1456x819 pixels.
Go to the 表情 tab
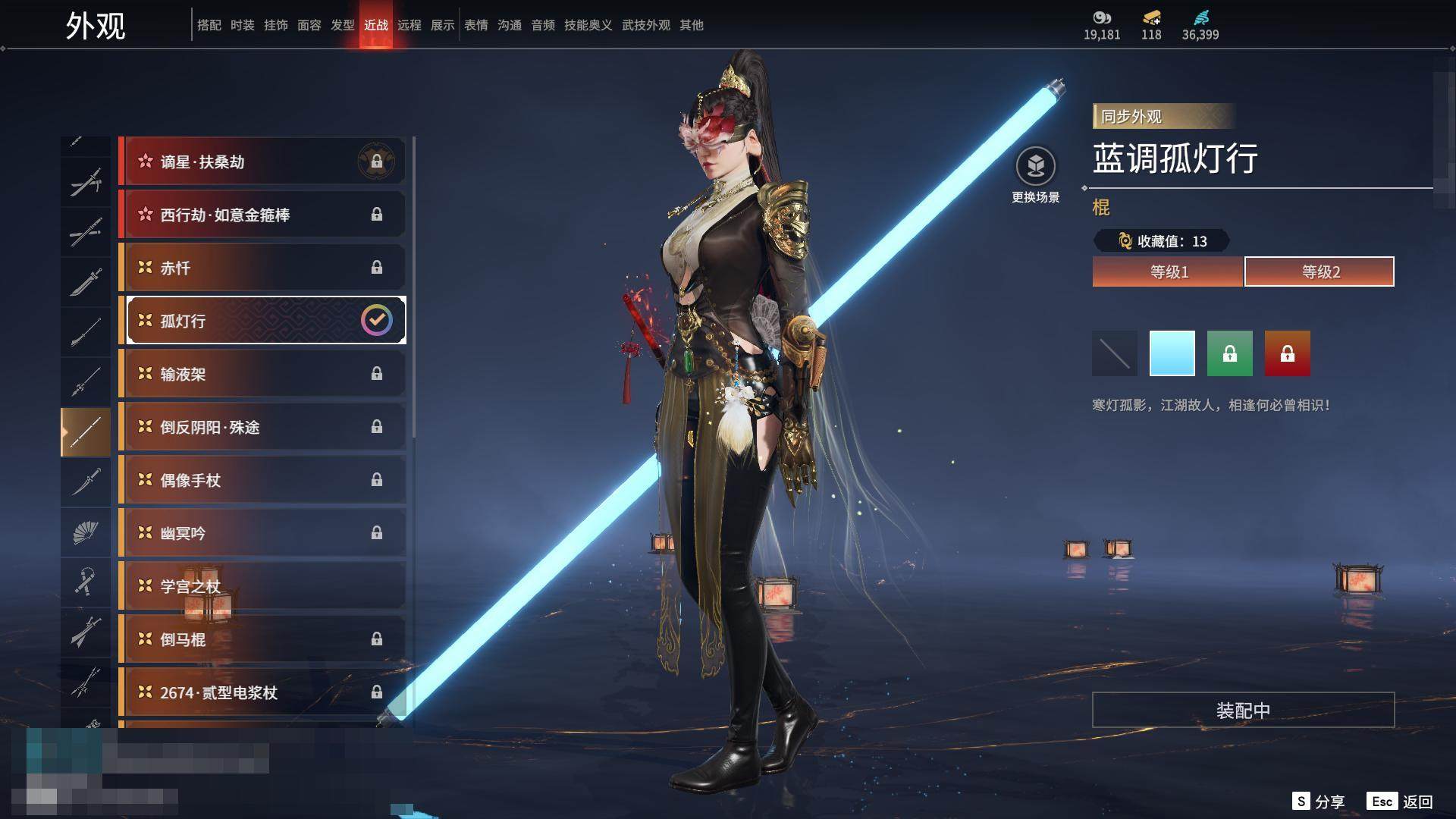[476, 25]
